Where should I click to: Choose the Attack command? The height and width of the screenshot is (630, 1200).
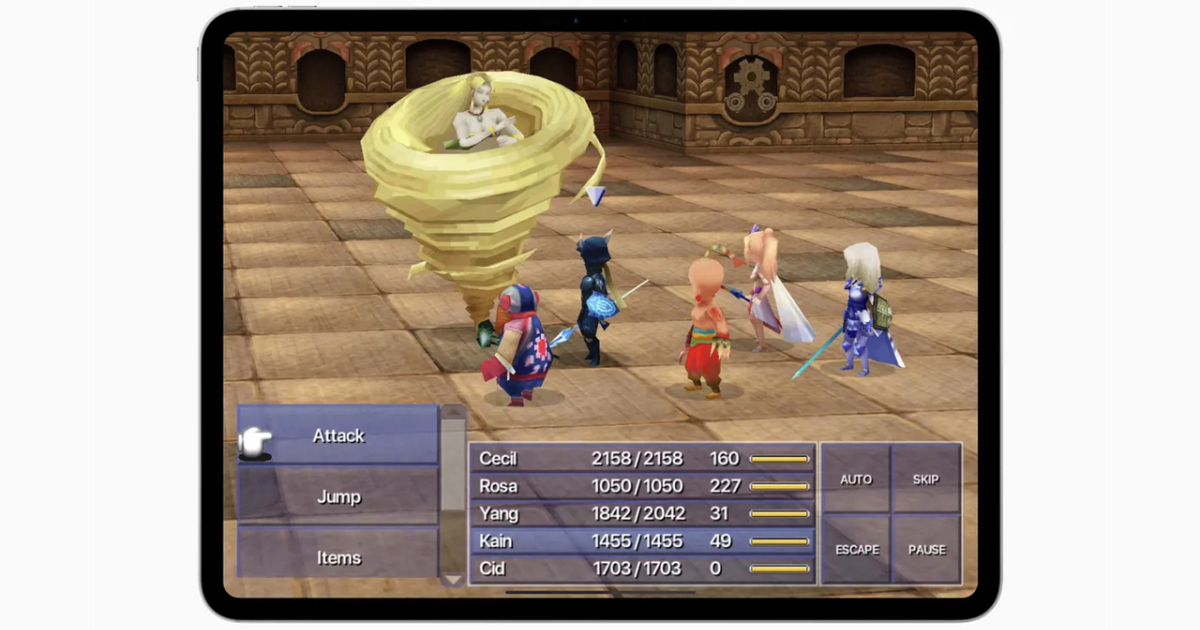[338, 436]
